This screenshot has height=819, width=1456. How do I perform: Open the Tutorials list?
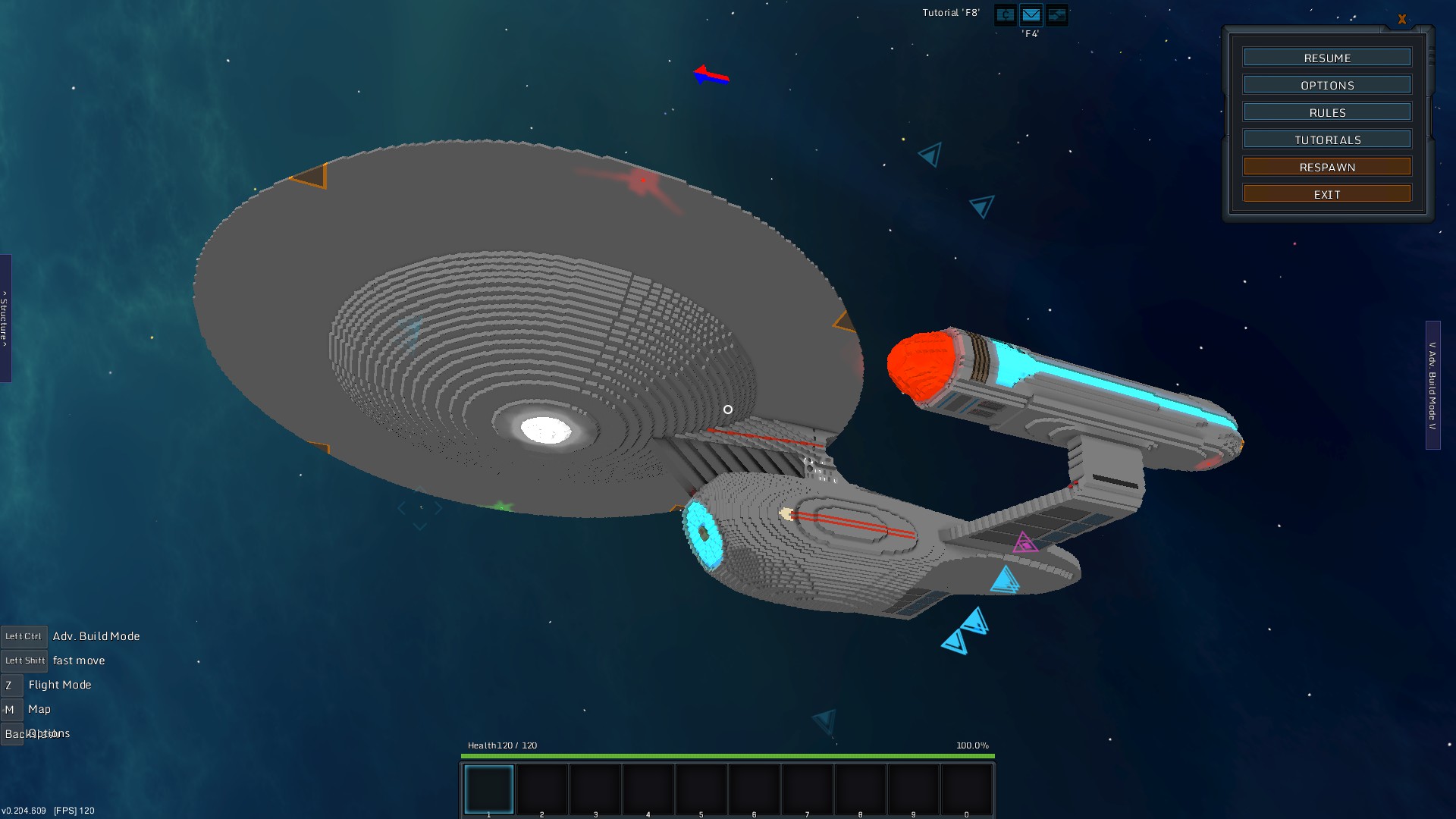pos(1327,140)
